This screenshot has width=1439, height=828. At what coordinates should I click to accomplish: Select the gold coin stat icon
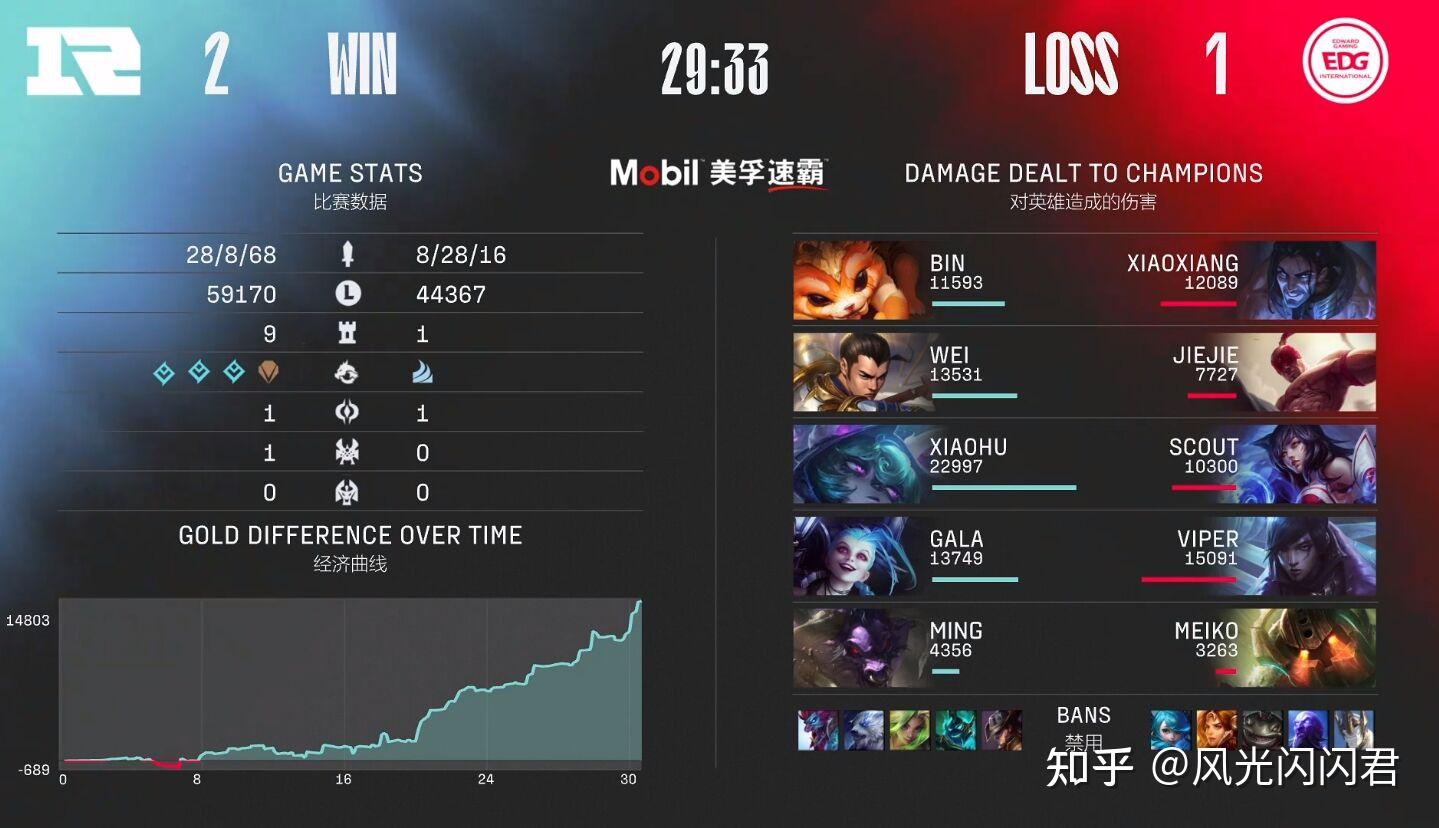tap(349, 293)
